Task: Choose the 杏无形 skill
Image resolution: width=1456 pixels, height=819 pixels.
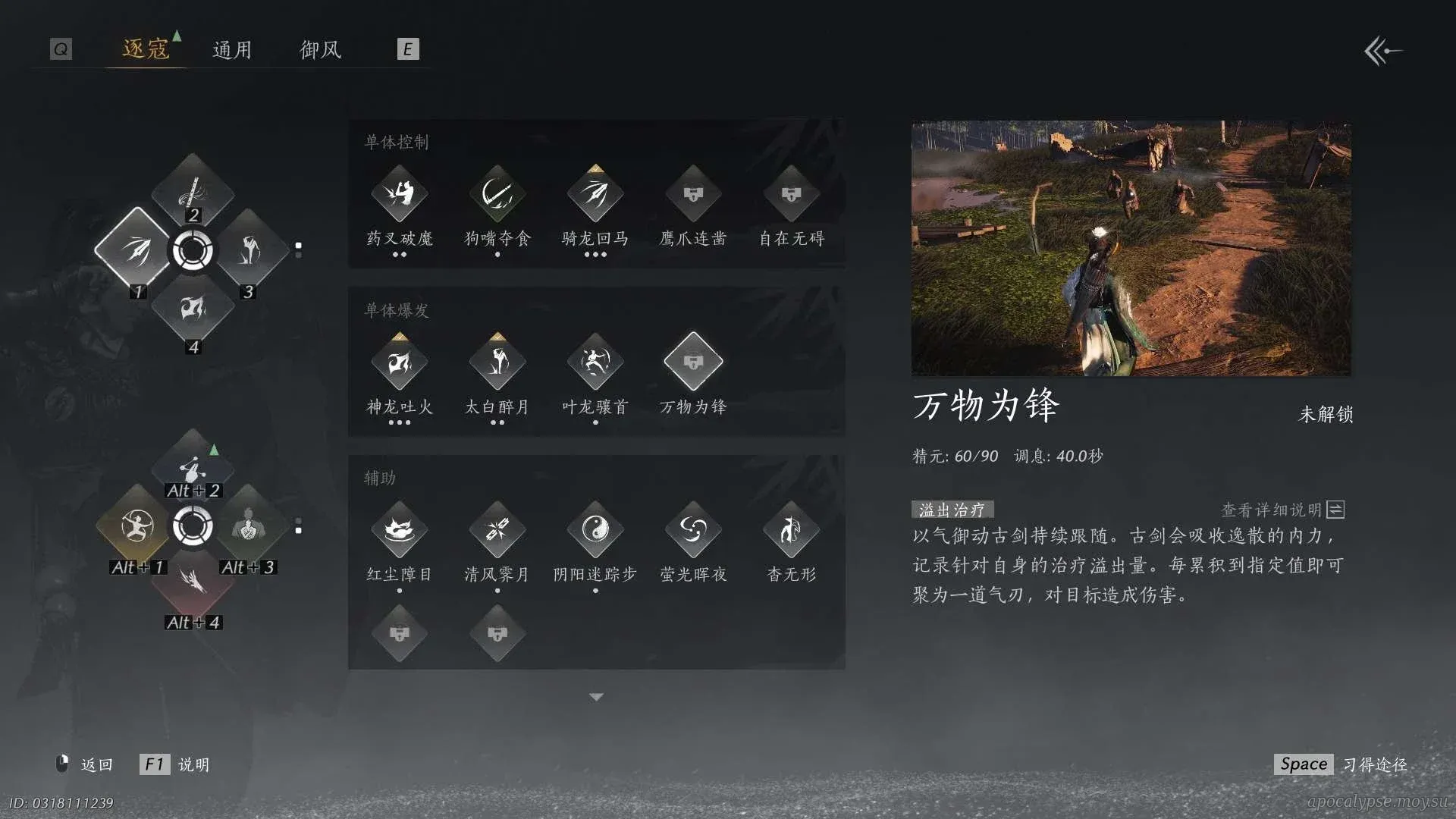Action: [791, 529]
